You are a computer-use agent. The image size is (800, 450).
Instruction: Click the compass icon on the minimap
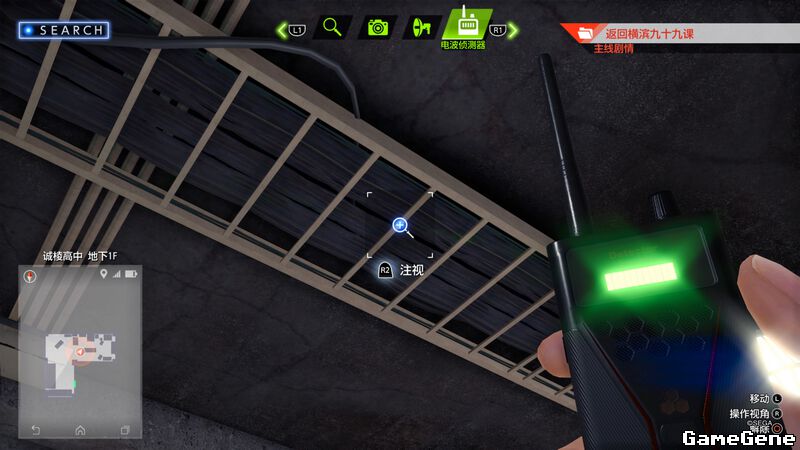tap(31, 274)
